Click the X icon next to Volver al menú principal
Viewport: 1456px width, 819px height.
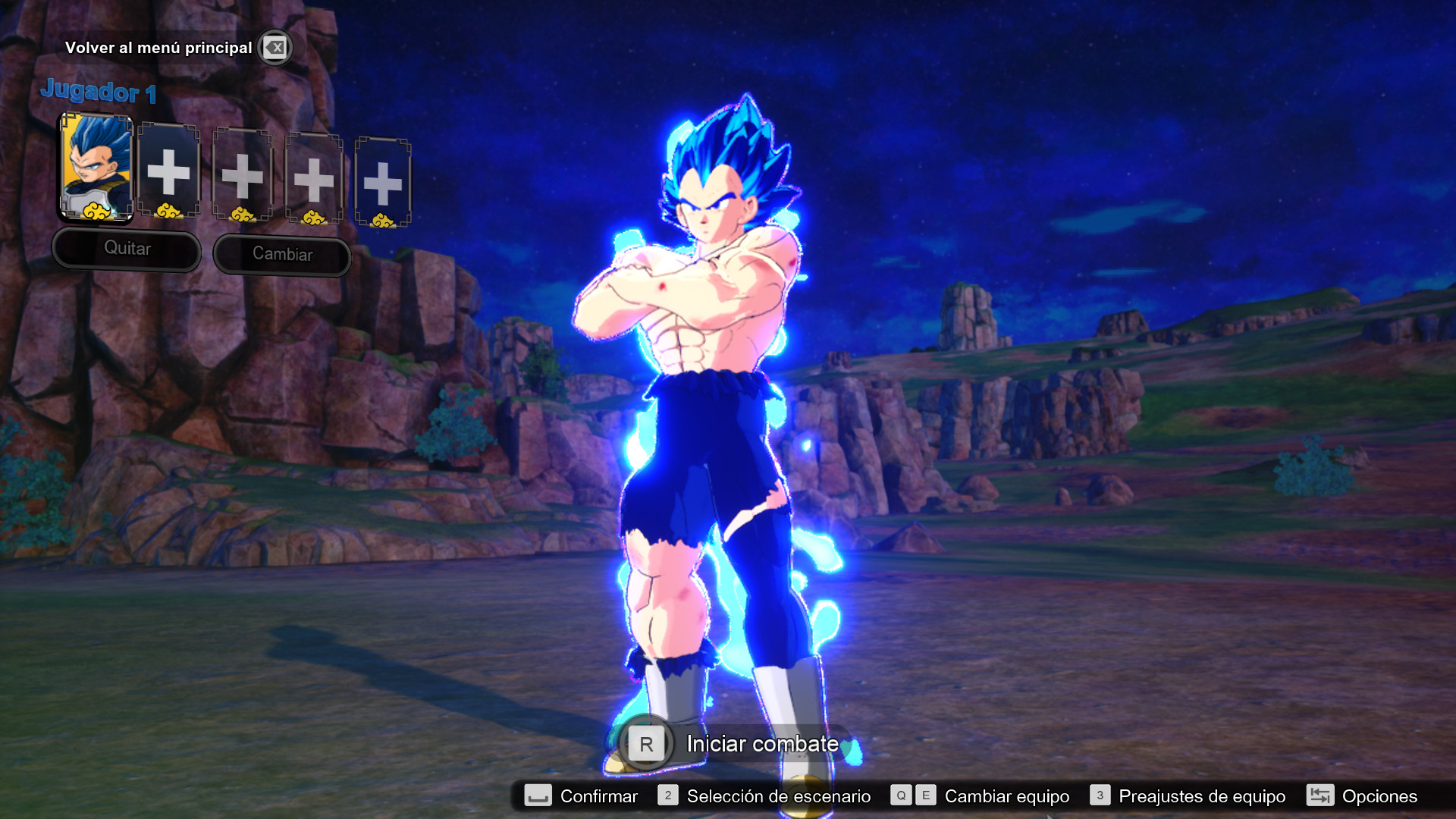[275, 48]
